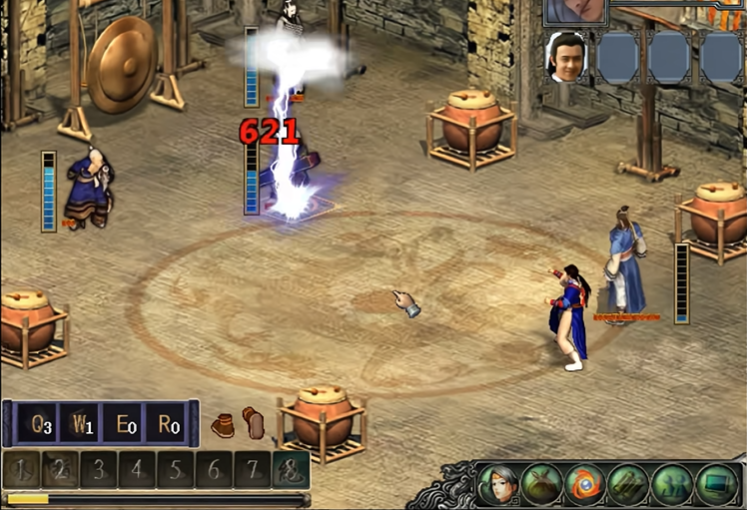Open the bamboo scrolls menu icon
Image resolution: width=747 pixels, height=510 pixels.
[x=628, y=485]
